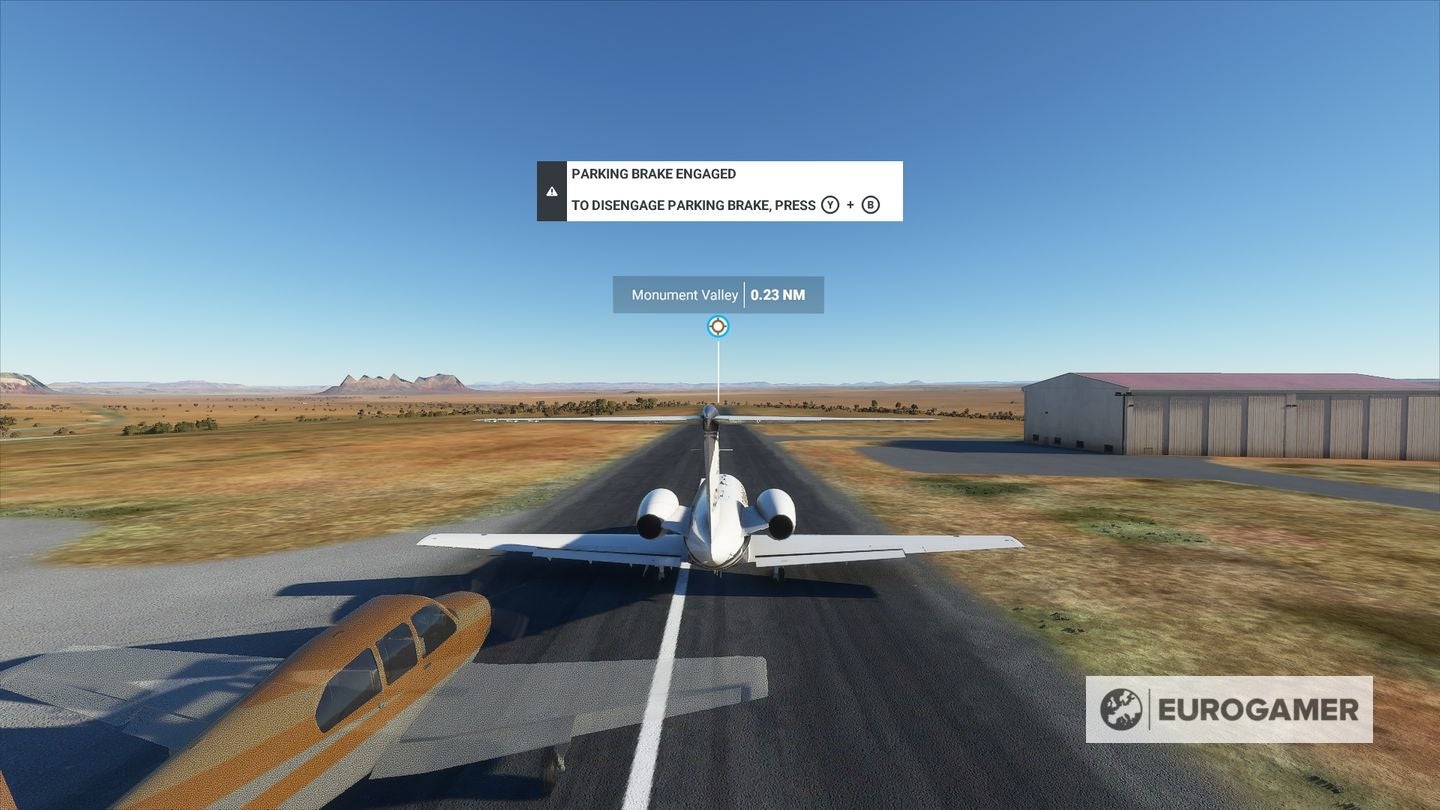Expand the Monument Valley waypoint label
This screenshot has width=1440, height=810.
tap(685, 294)
